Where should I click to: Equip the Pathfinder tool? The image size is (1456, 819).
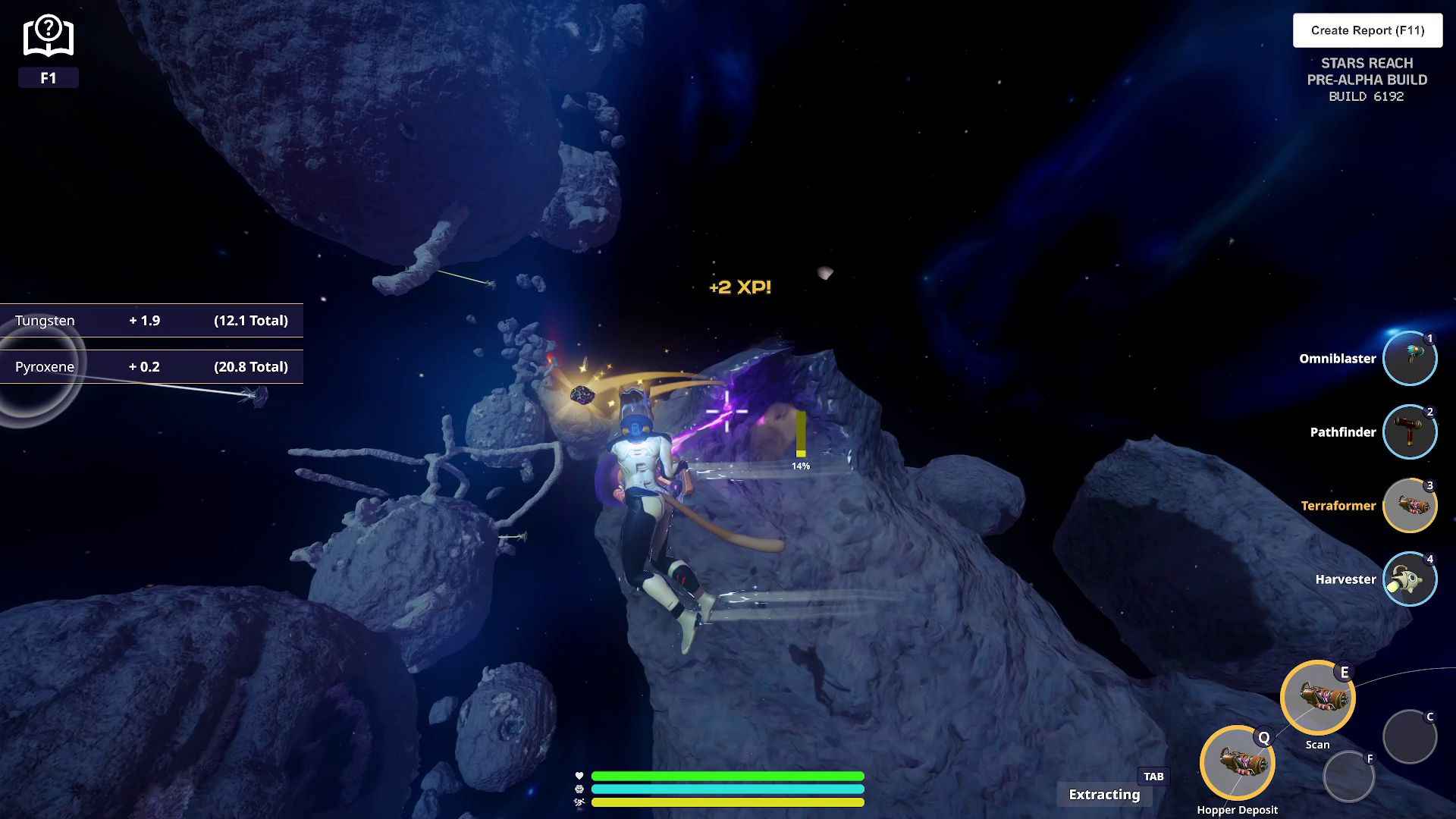click(x=1409, y=432)
